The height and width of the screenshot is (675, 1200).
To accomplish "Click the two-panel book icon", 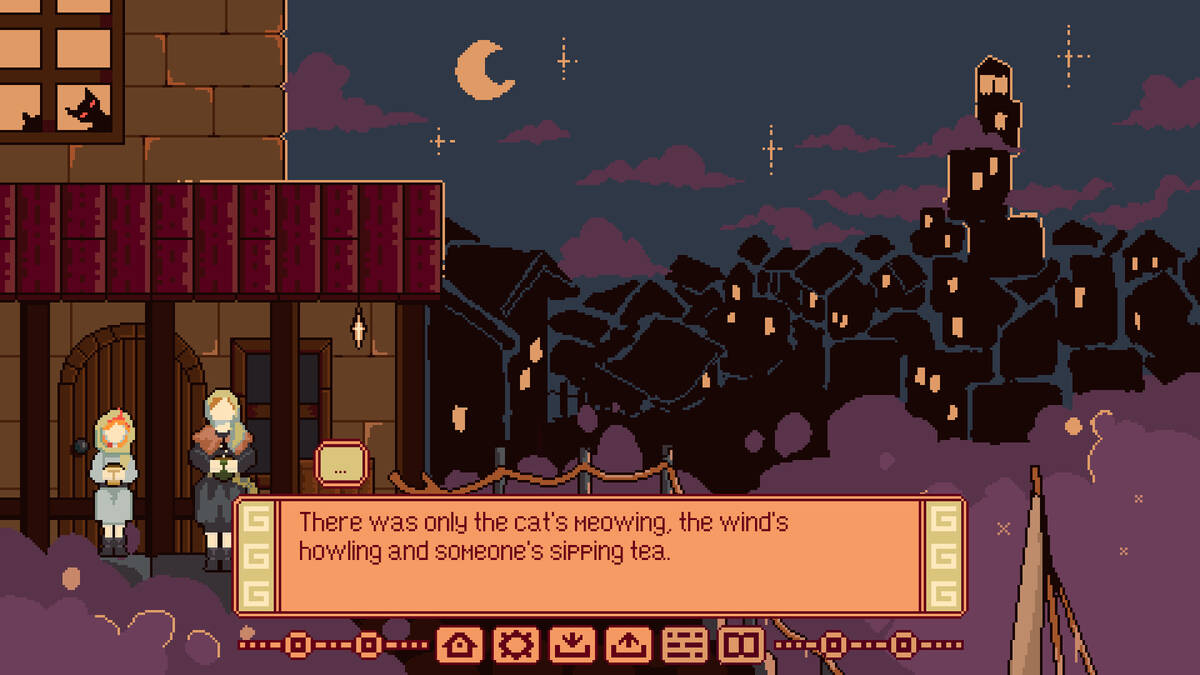I will [741, 645].
